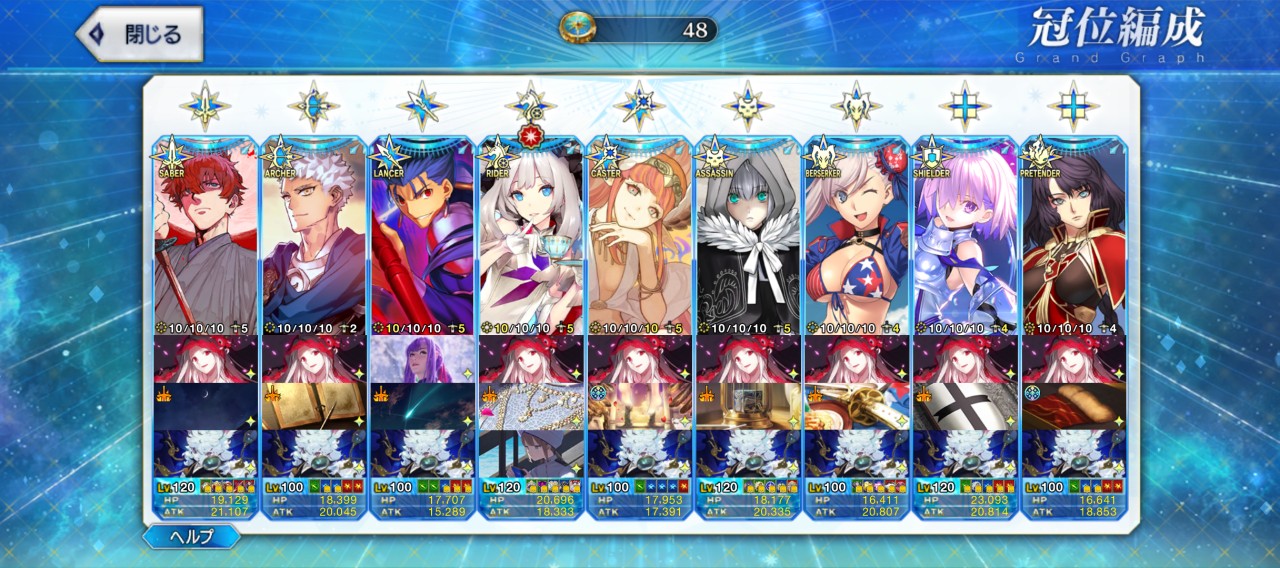This screenshot has width=1280, height=568.
Task: Select the Lancer servant card
Action: (421, 235)
